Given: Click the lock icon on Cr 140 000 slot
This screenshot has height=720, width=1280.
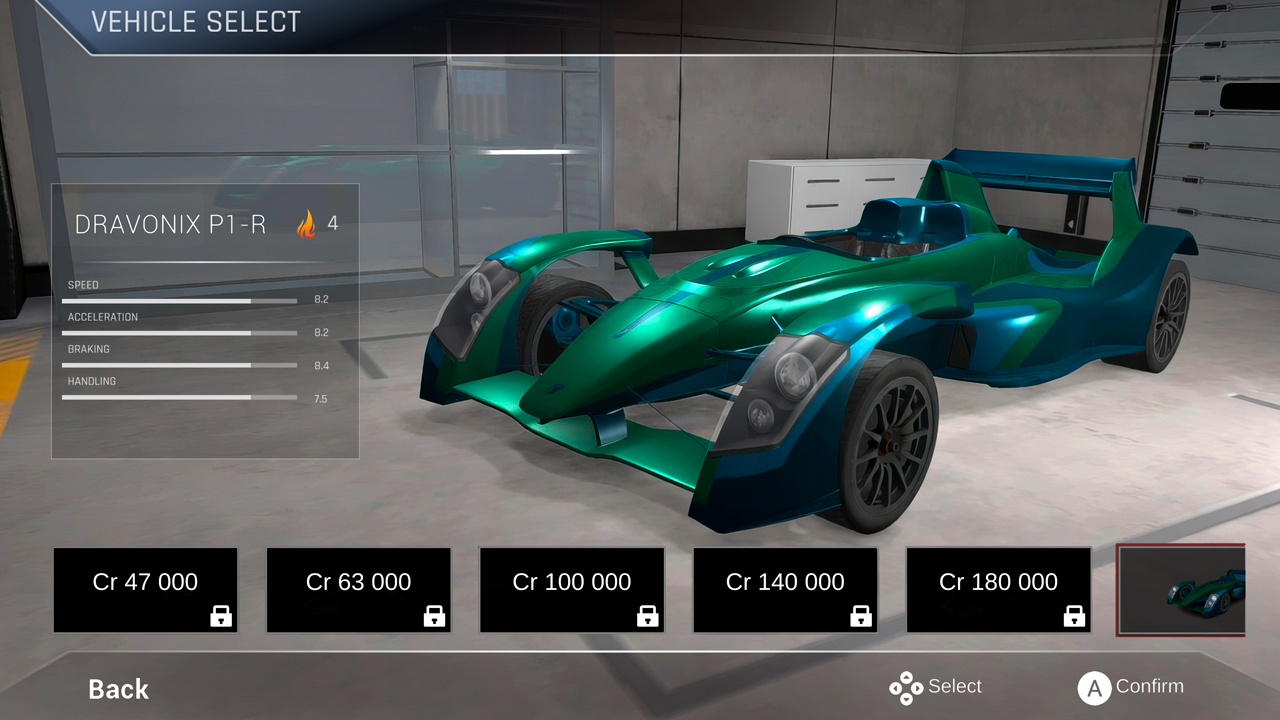Looking at the screenshot, I should tap(860, 616).
